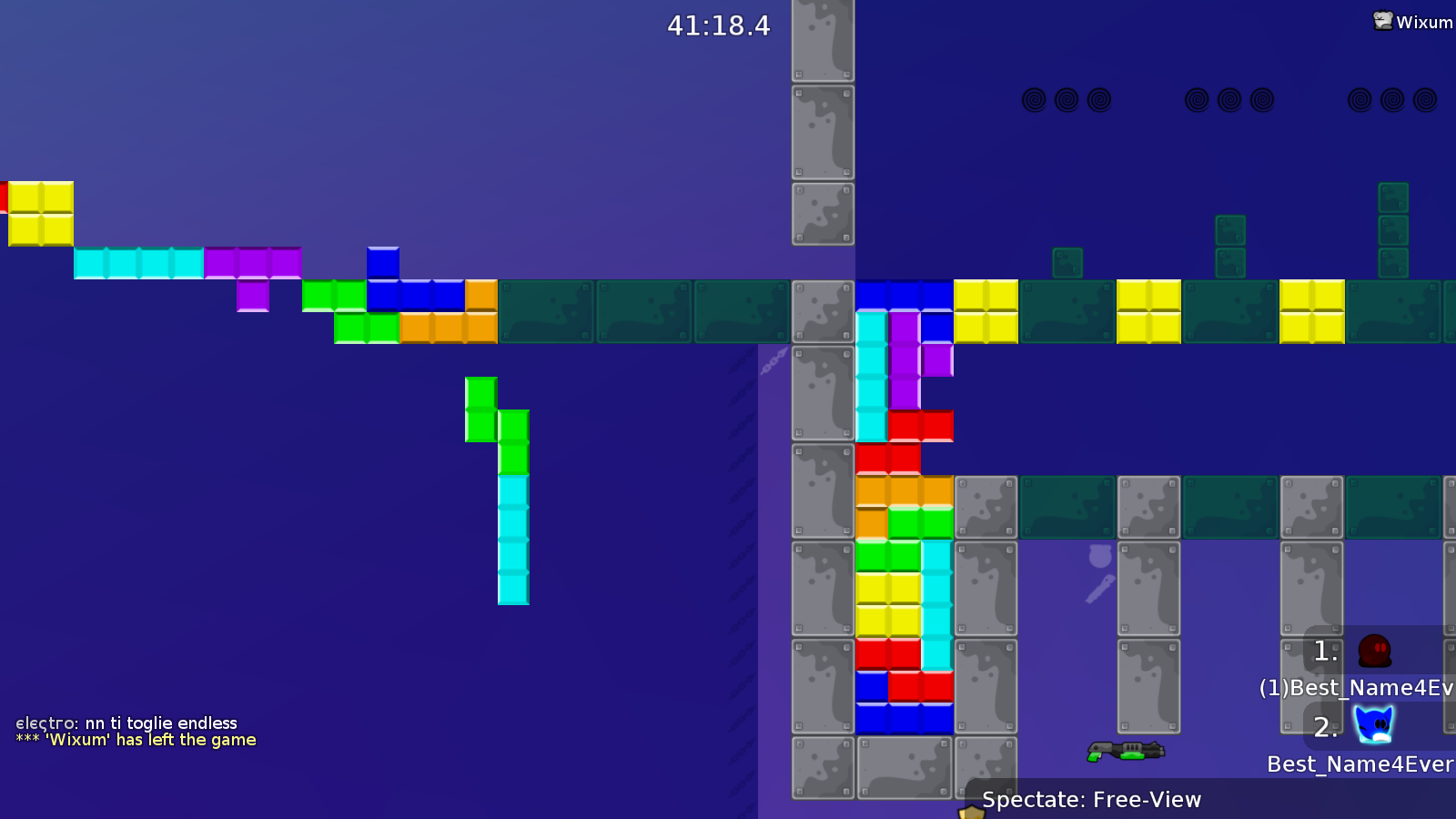Screen dimensions: 1456x819
Task: Click the Wixum tee avatar icon
Action: pyautogui.click(x=1383, y=21)
